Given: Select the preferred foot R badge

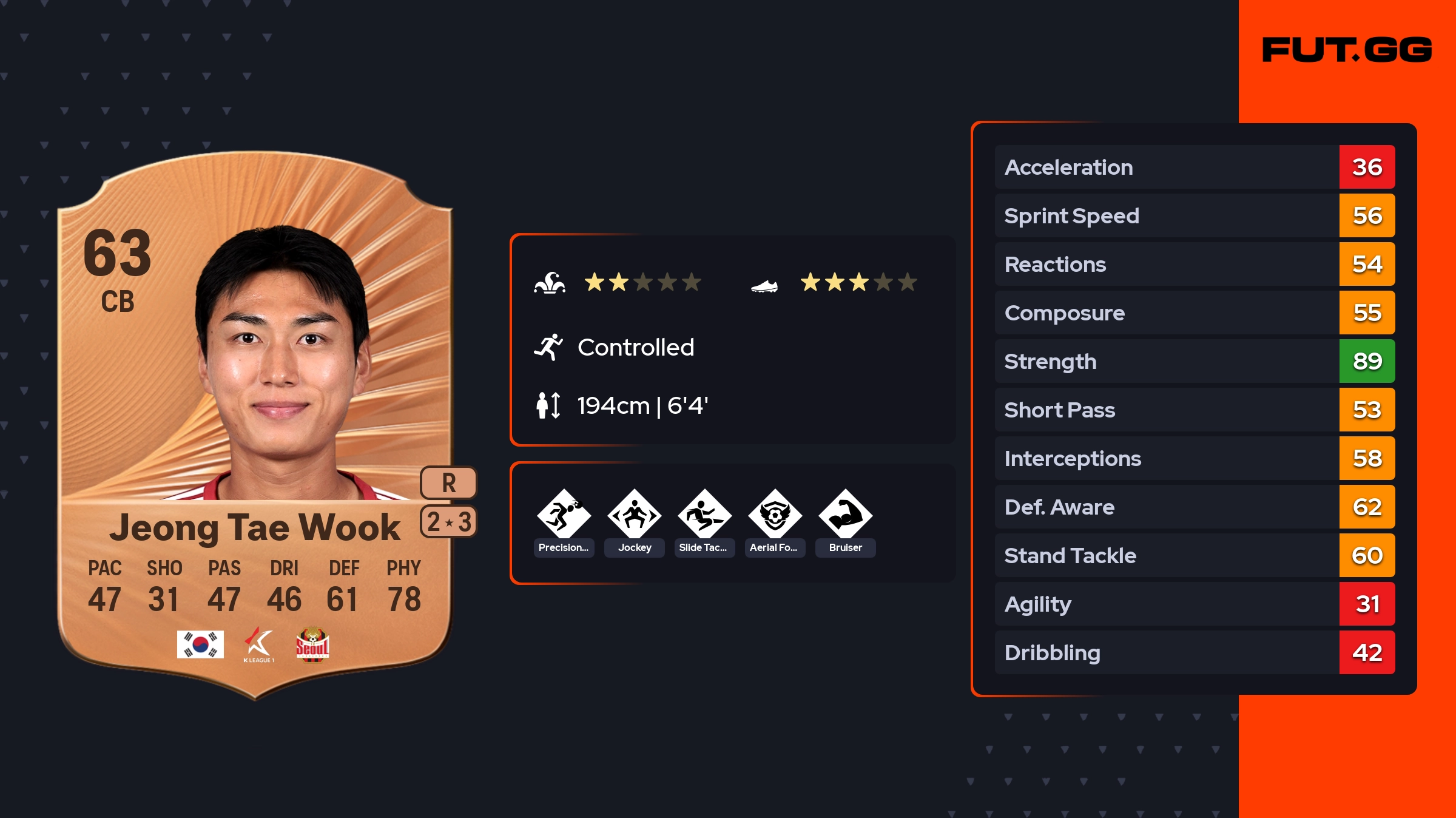Looking at the screenshot, I should 448,483.
